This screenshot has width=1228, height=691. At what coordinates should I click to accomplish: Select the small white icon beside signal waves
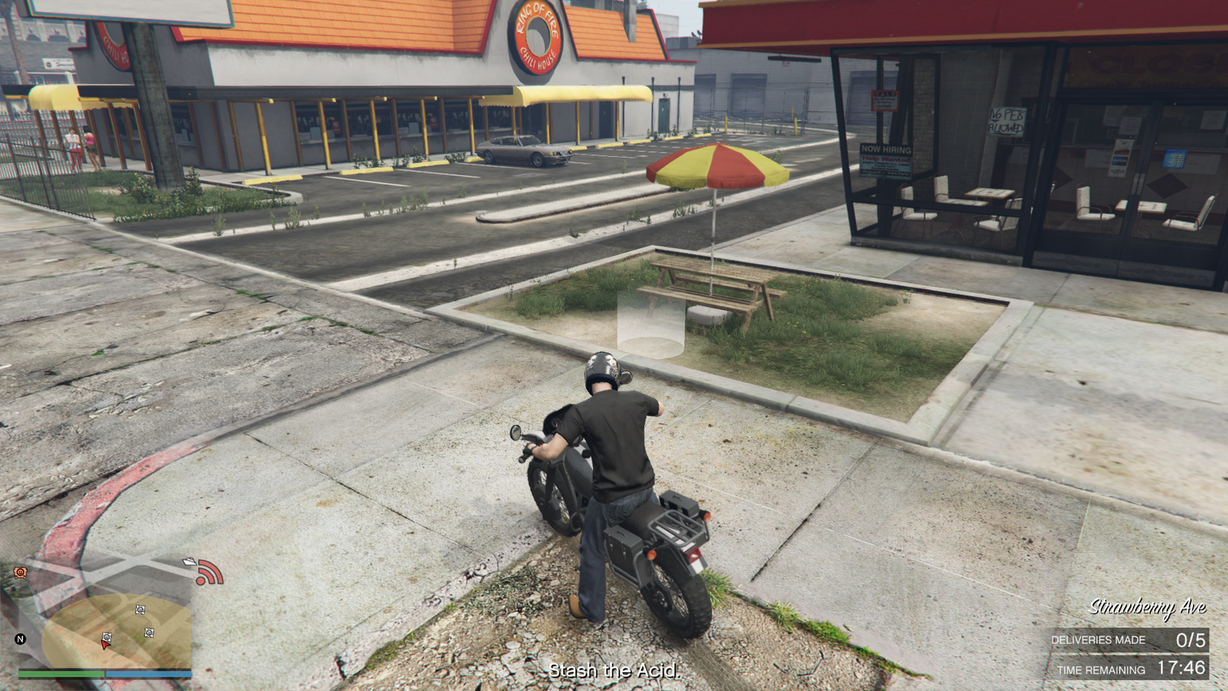[190, 562]
